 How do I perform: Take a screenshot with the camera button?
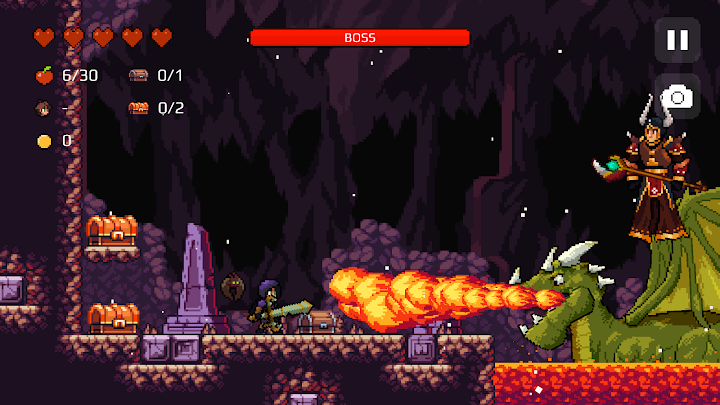tap(677, 97)
